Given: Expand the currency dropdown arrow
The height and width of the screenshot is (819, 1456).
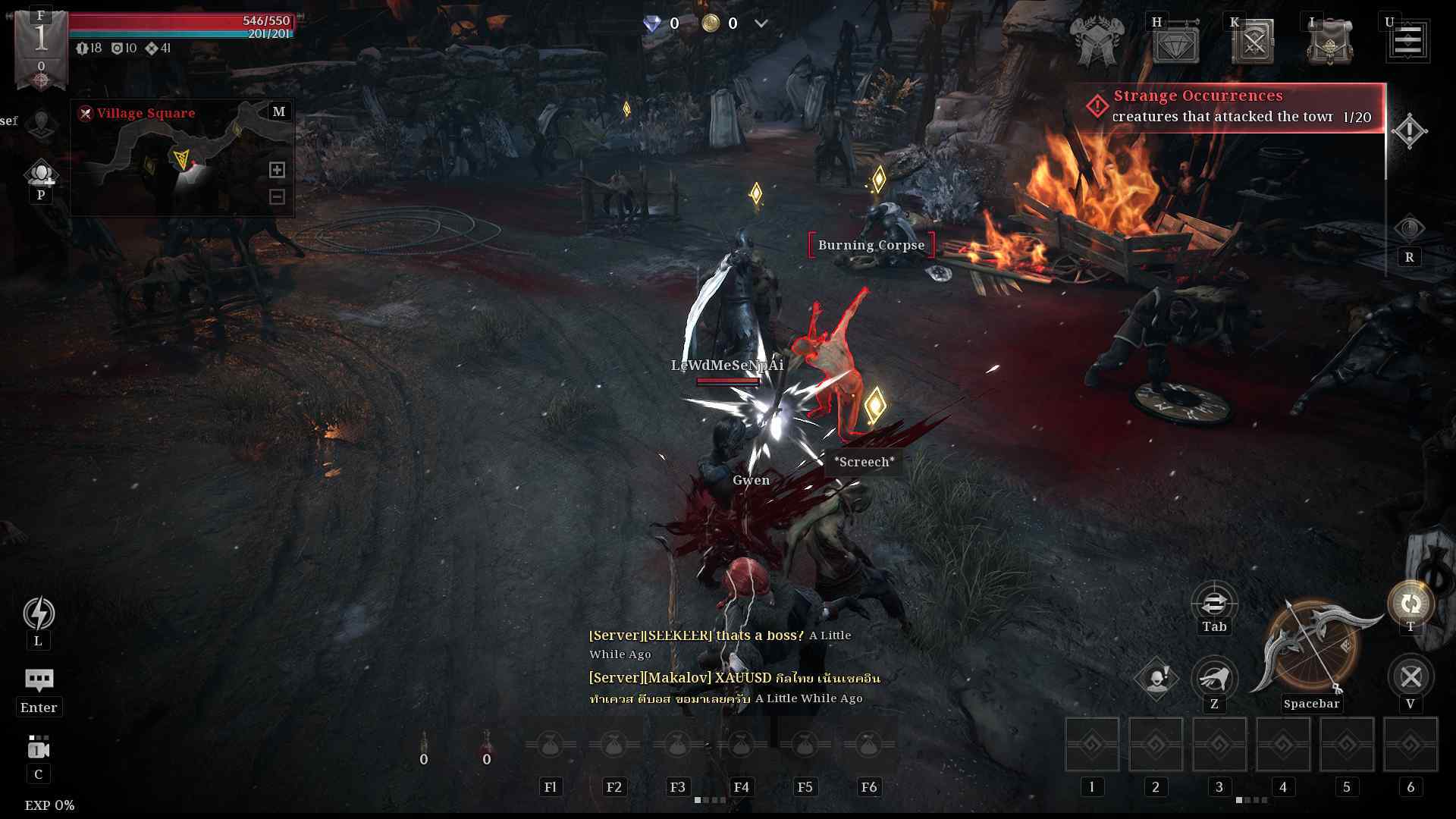Looking at the screenshot, I should point(761,24).
